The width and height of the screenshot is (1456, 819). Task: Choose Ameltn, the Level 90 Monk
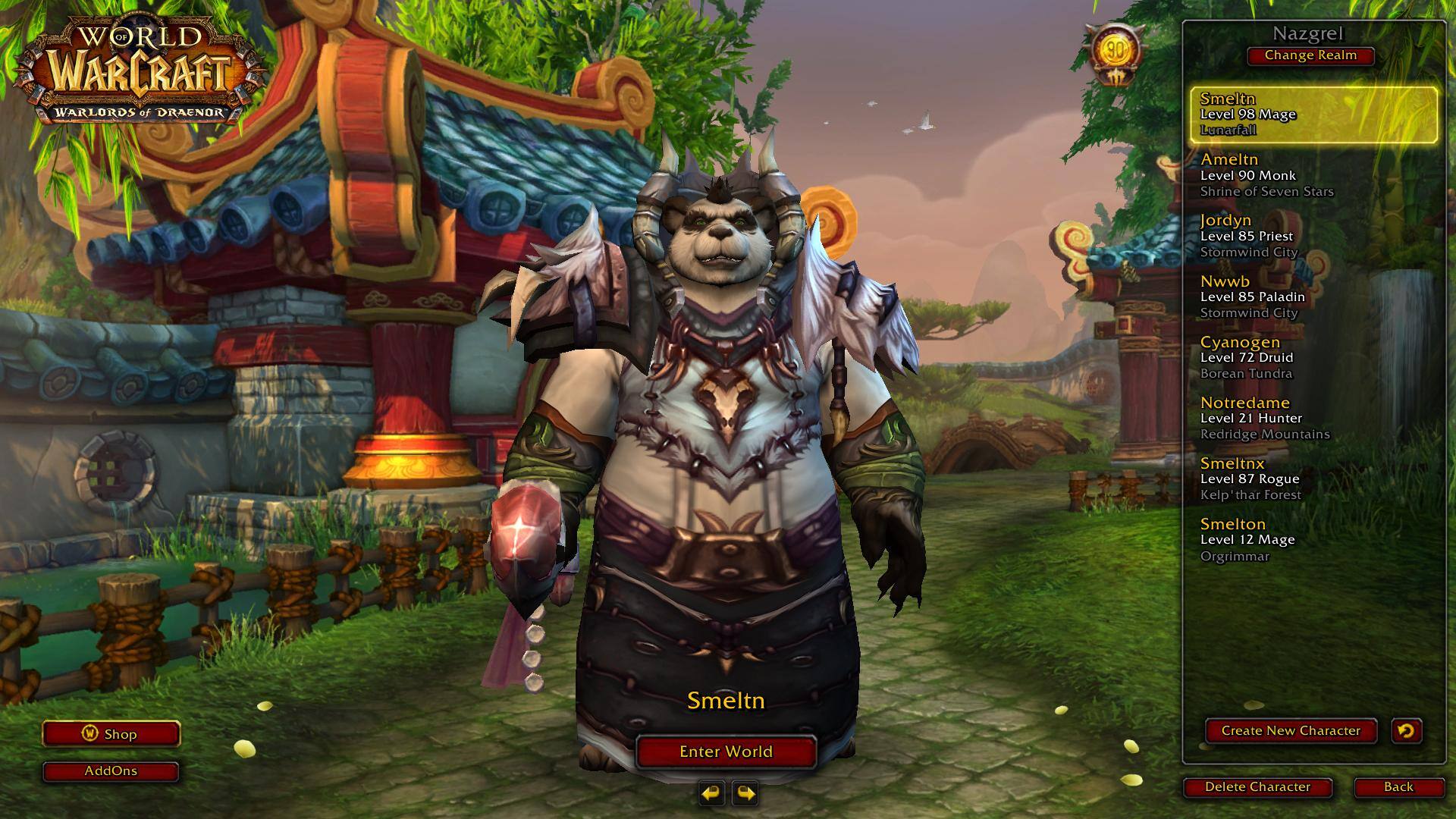click(1313, 175)
